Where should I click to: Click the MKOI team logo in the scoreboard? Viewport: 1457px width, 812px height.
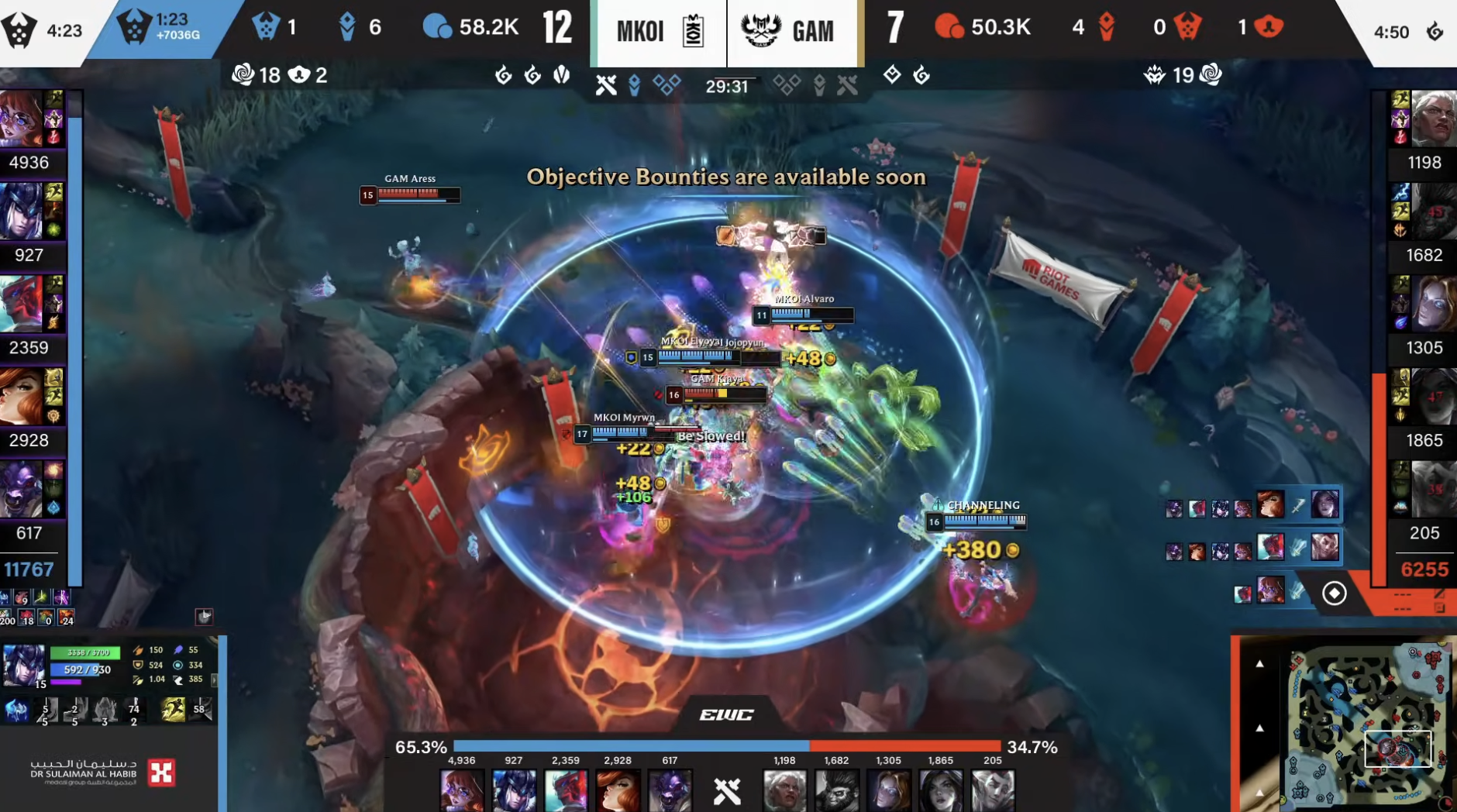[693, 32]
